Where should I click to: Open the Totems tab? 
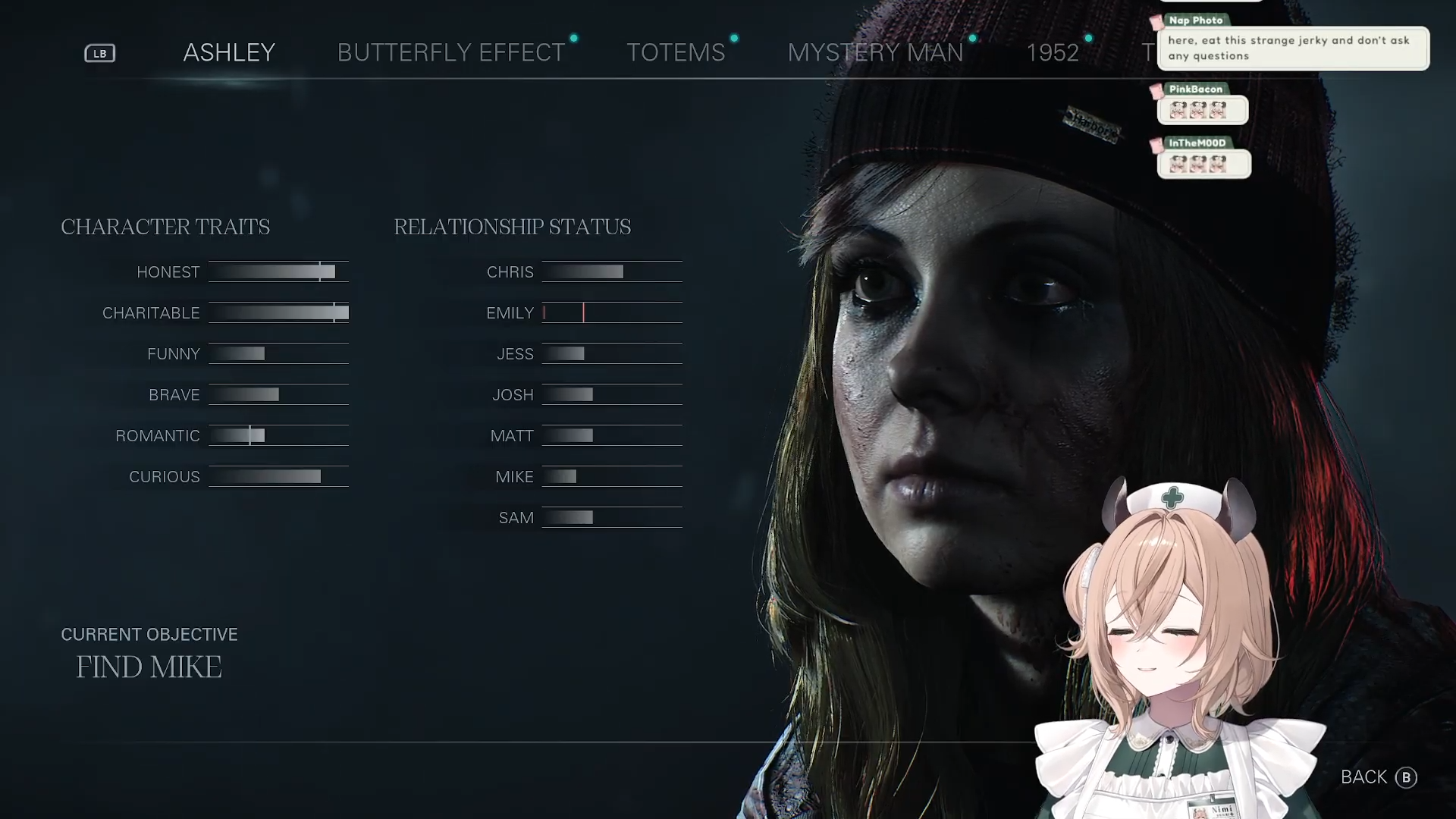pyautogui.click(x=676, y=52)
